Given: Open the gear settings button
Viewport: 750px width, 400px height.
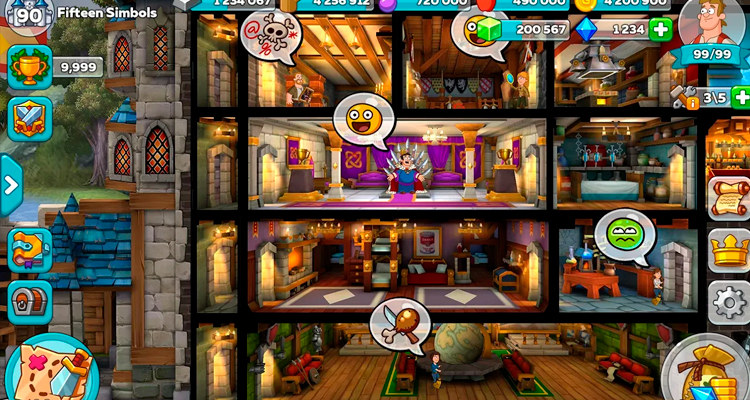Looking at the screenshot, I should (729, 301).
